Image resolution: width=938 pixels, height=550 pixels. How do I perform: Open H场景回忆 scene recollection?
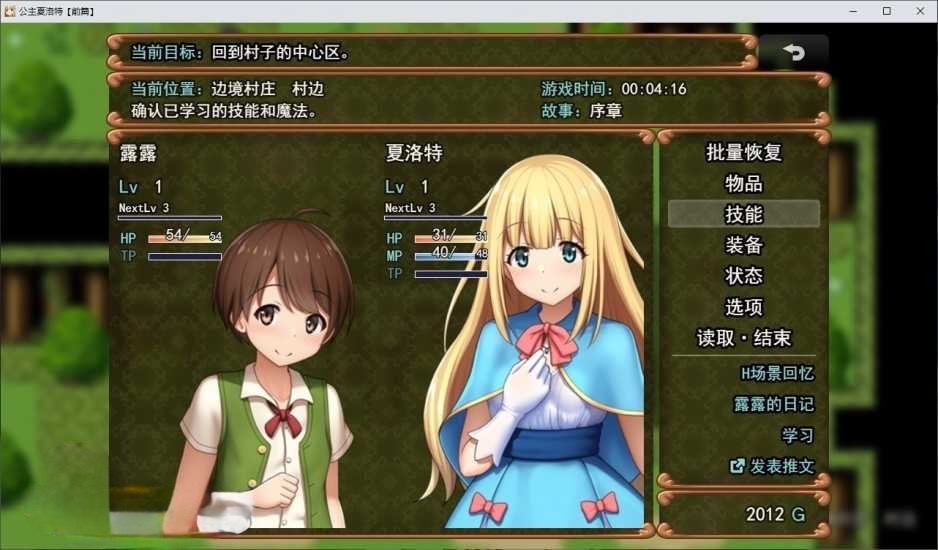coord(776,373)
